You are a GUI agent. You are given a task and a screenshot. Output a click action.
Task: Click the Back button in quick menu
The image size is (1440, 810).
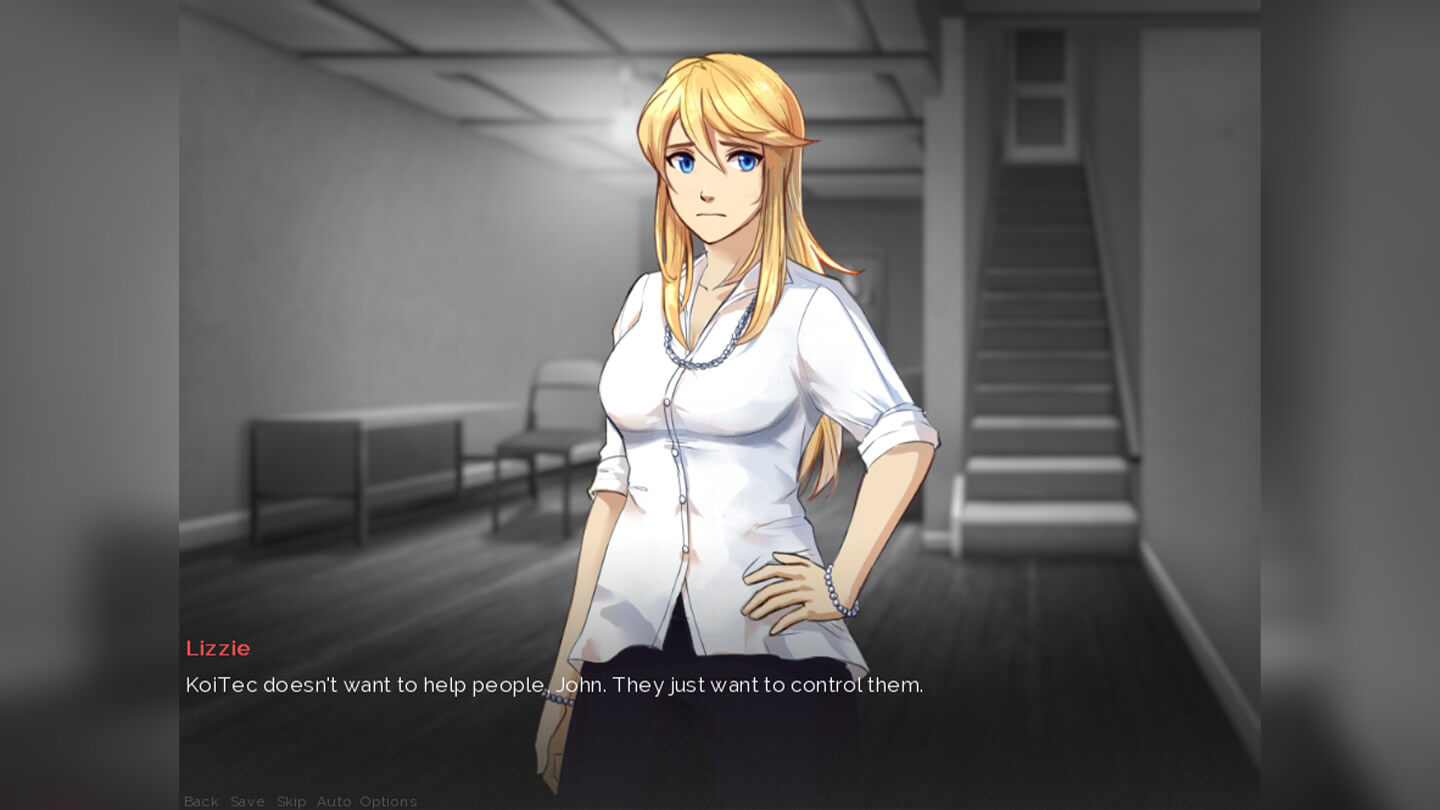201,801
